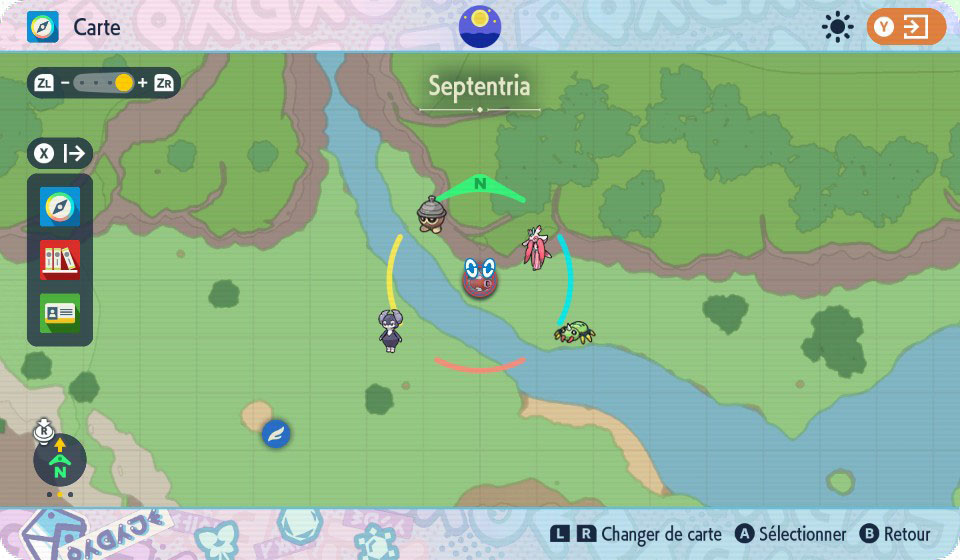960x560 pixels.
Task: Close the map with the orange exit button
Action: pos(906,27)
